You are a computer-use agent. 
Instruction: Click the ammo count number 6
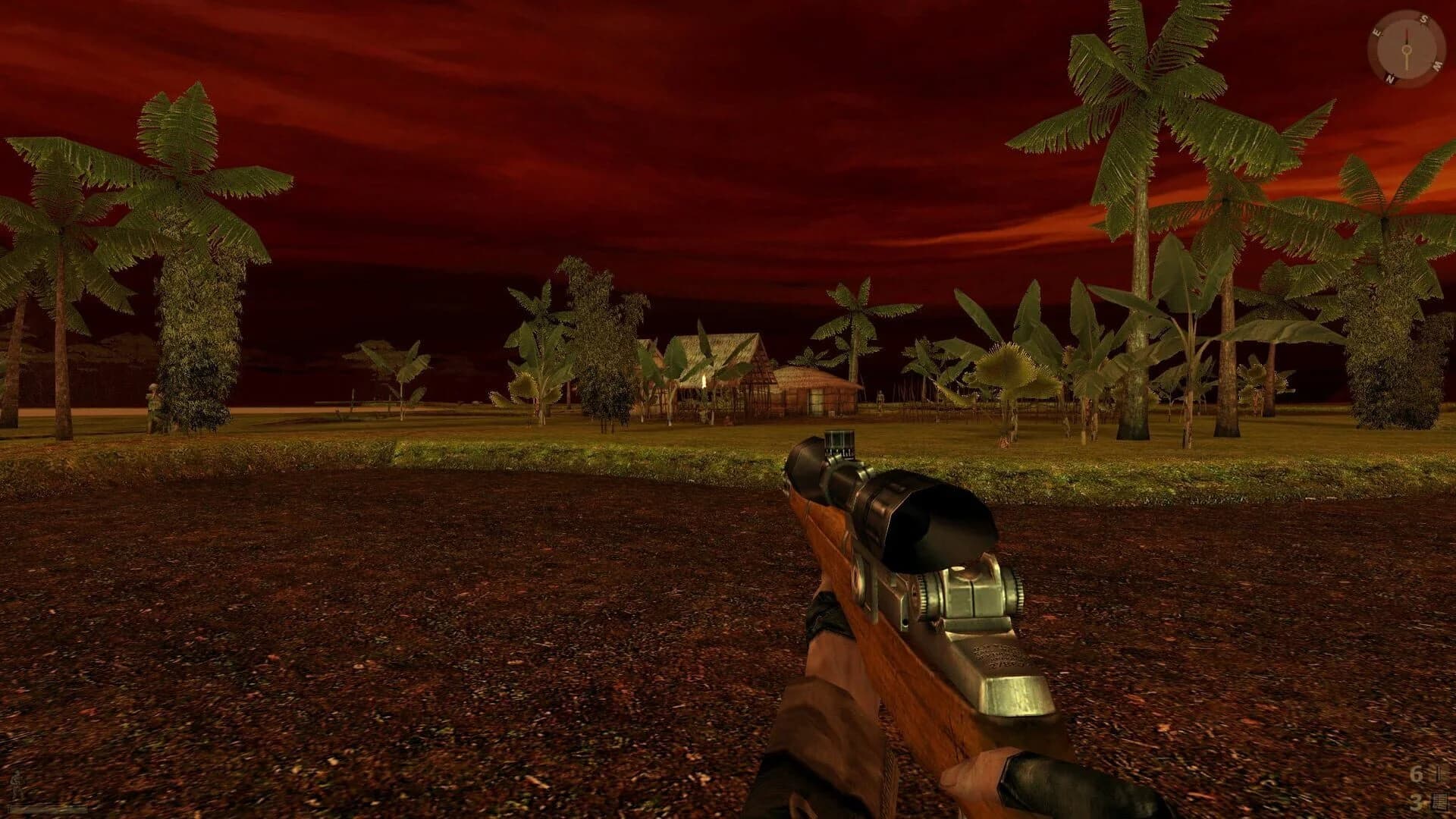click(1416, 774)
